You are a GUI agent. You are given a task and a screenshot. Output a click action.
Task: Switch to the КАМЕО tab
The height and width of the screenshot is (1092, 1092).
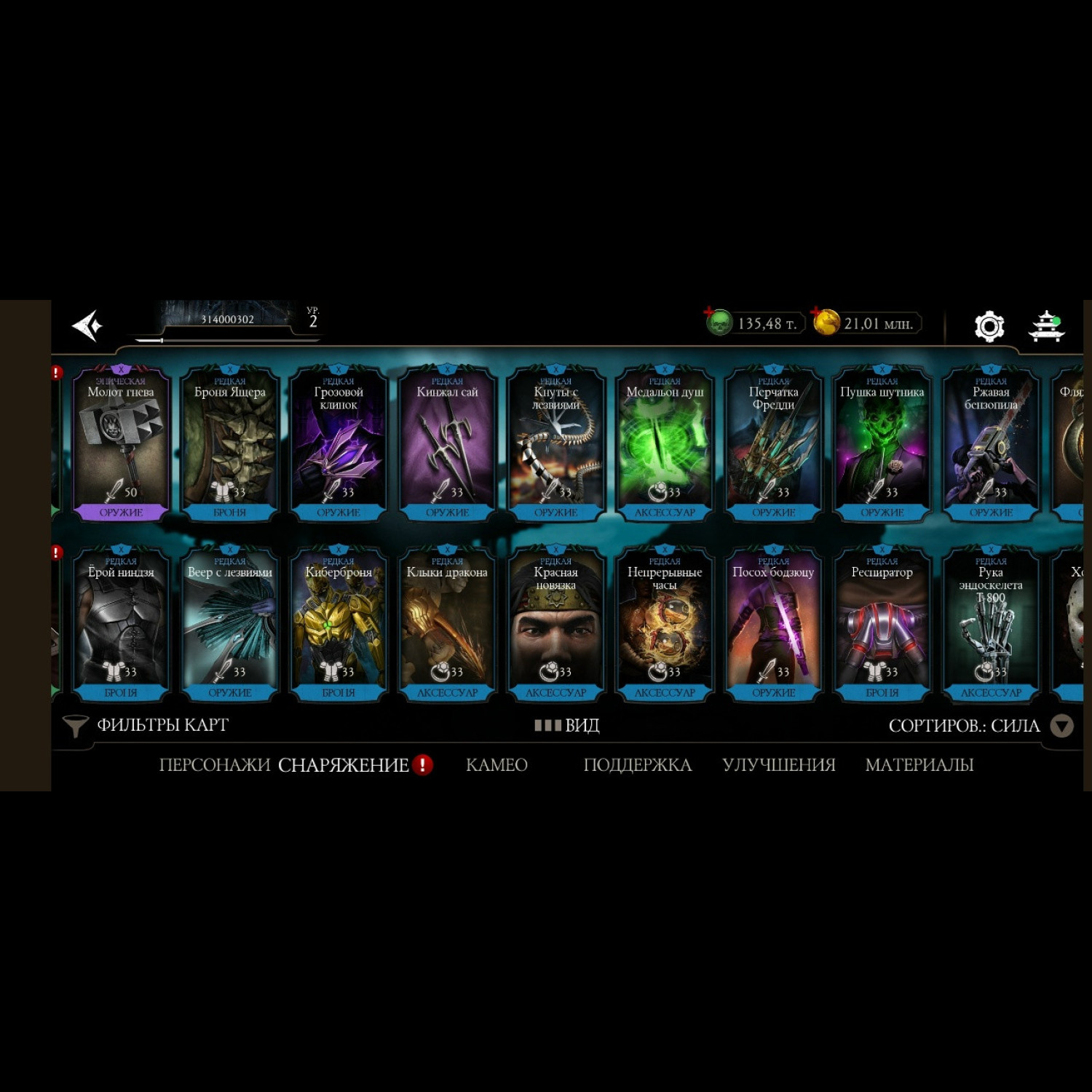[x=496, y=765]
